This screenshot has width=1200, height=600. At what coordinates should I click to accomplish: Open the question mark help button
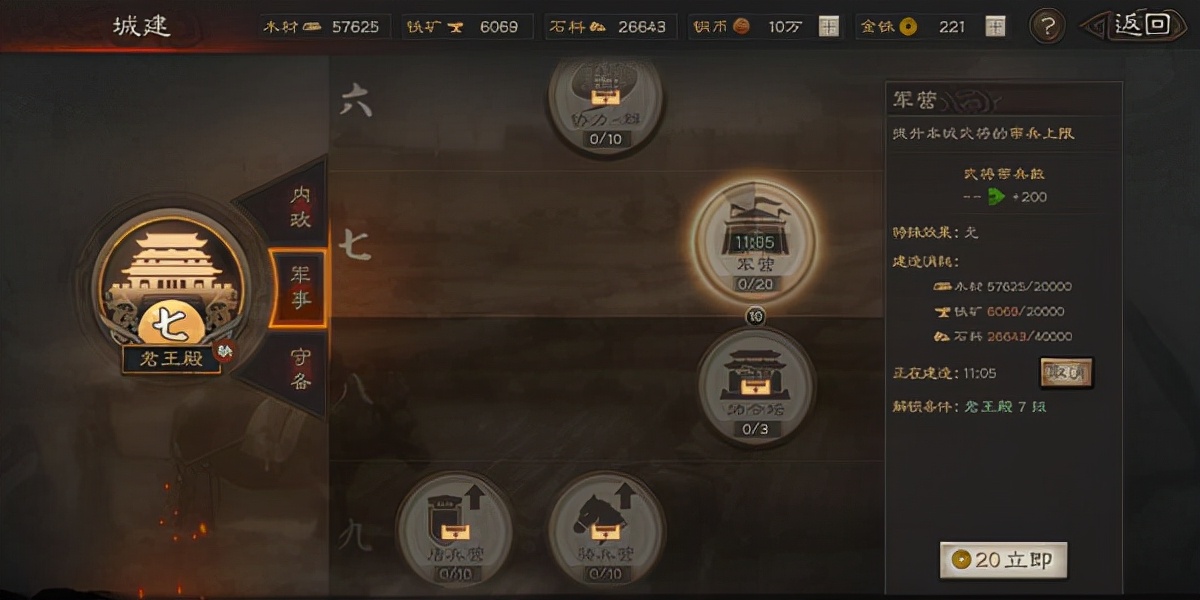[x=1046, y=26]
